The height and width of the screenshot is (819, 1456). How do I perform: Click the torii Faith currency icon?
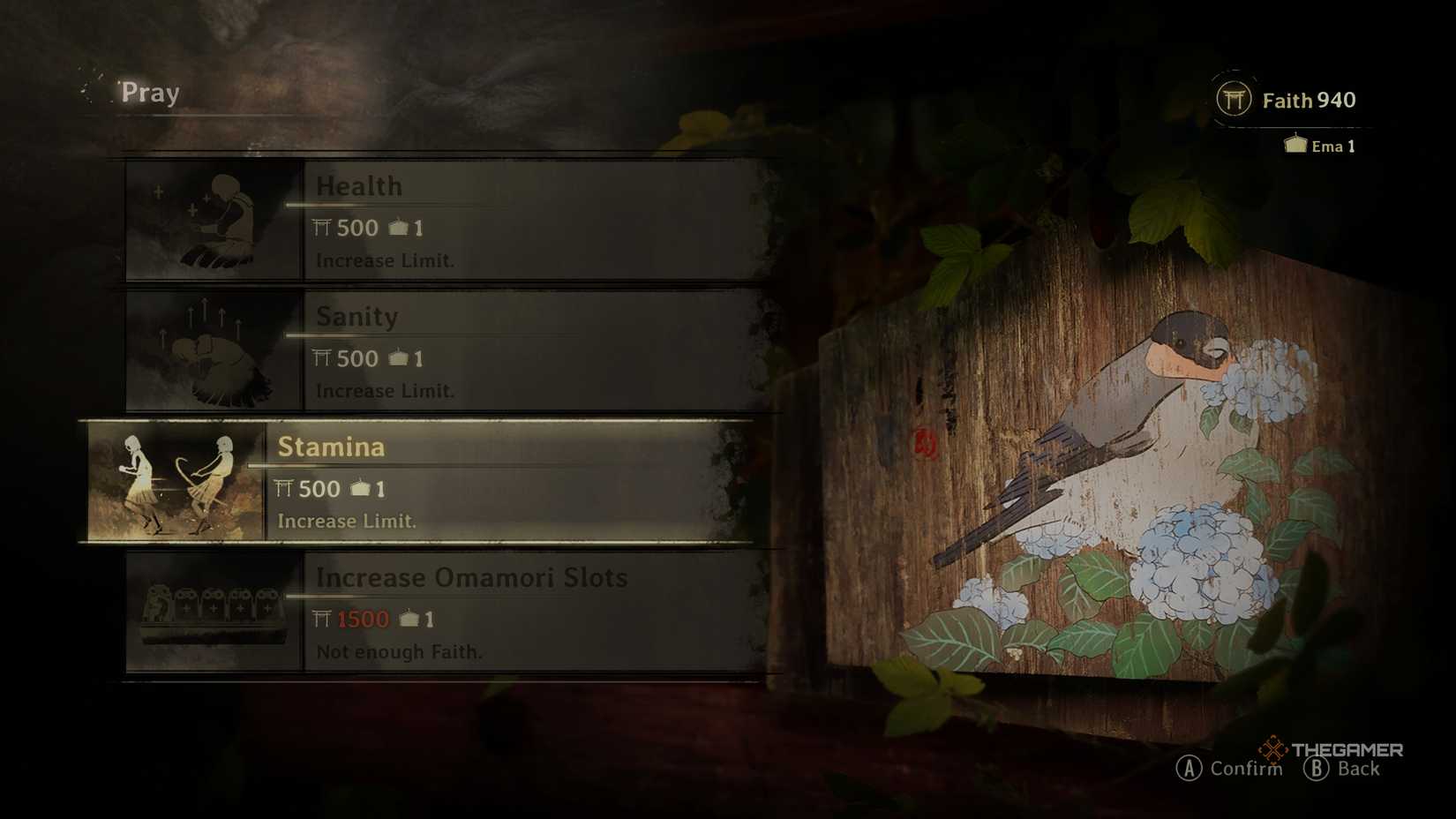point(1236,100)
